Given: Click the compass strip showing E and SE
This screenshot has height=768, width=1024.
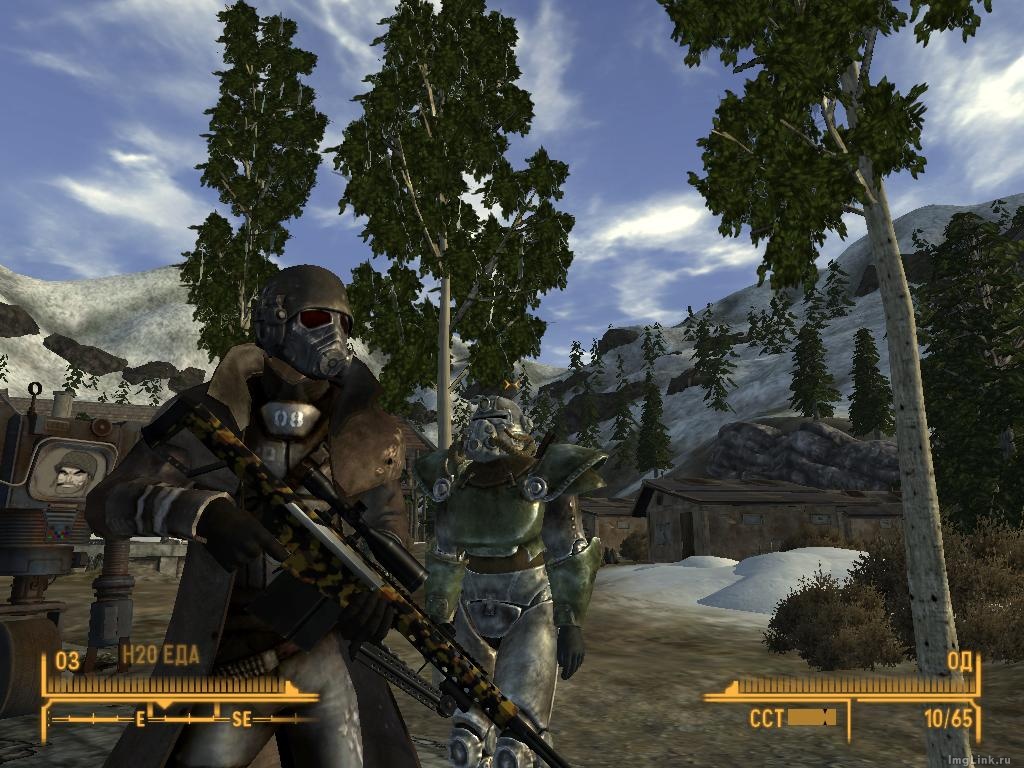Looking at the screenshot, I should (185, 717).
